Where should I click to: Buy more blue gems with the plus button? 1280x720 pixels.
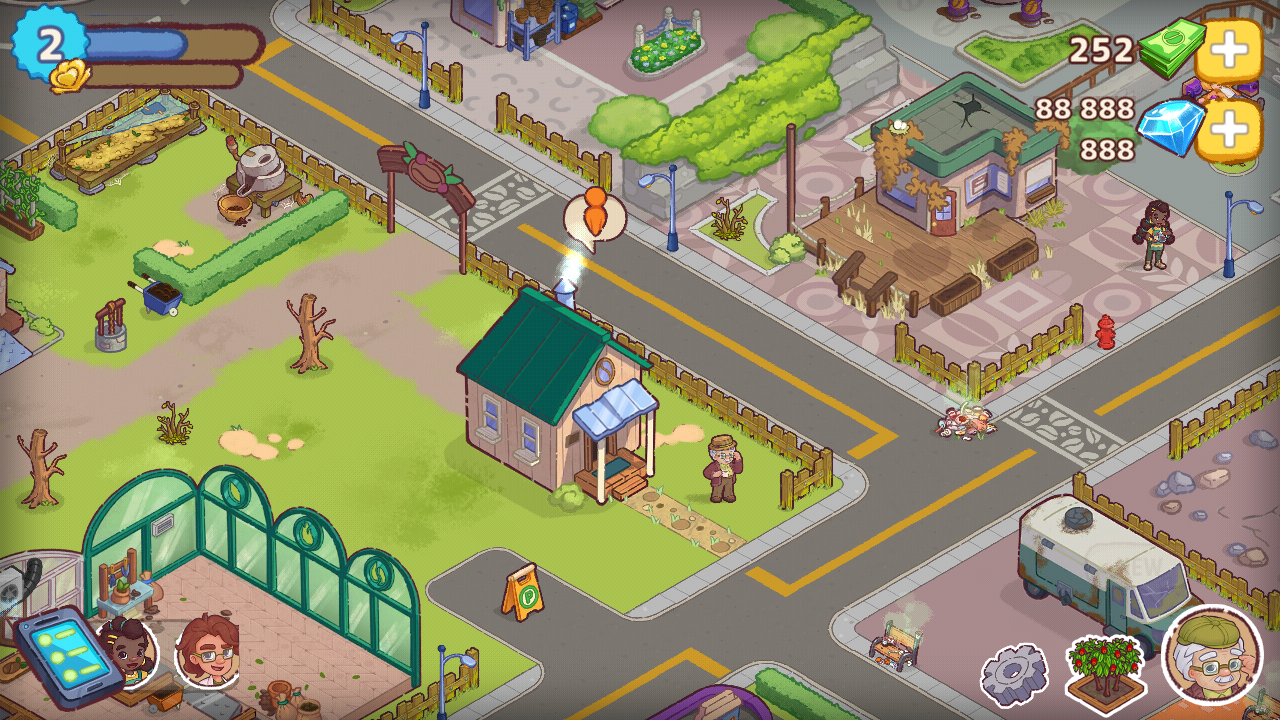[x=1228, y=130]
